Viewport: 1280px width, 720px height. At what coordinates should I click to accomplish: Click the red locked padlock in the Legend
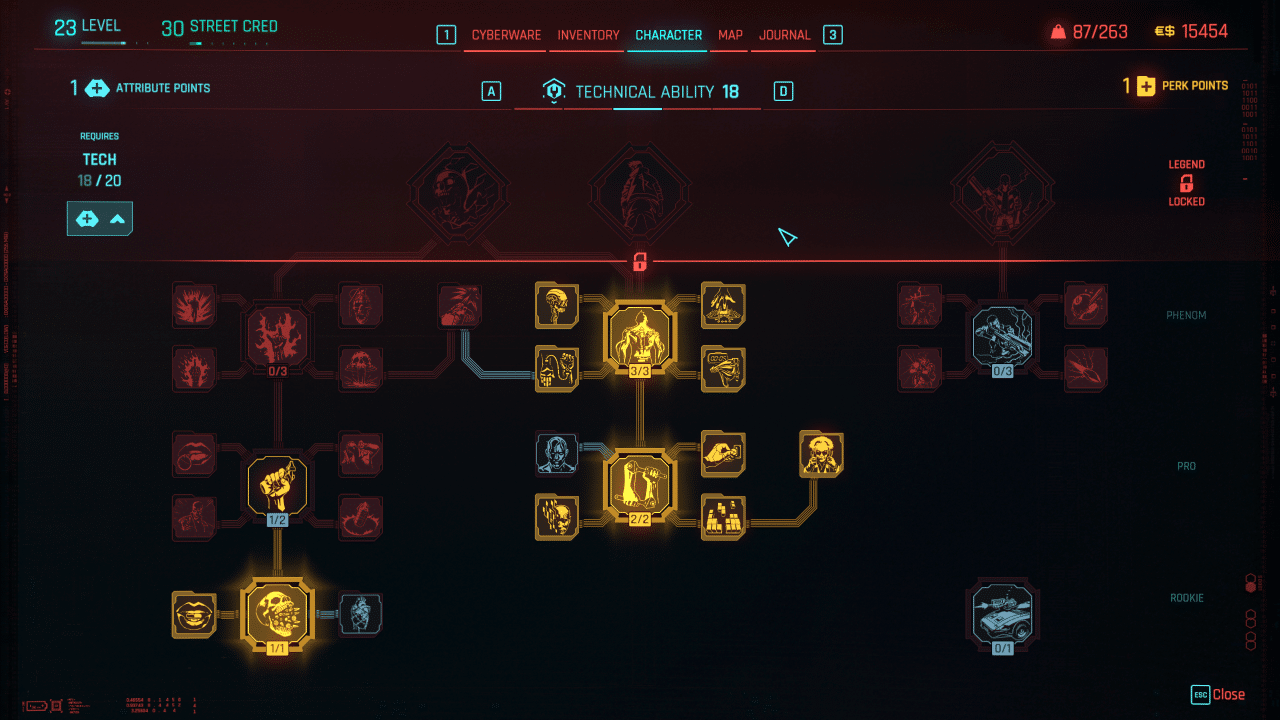pos(1186,184)
